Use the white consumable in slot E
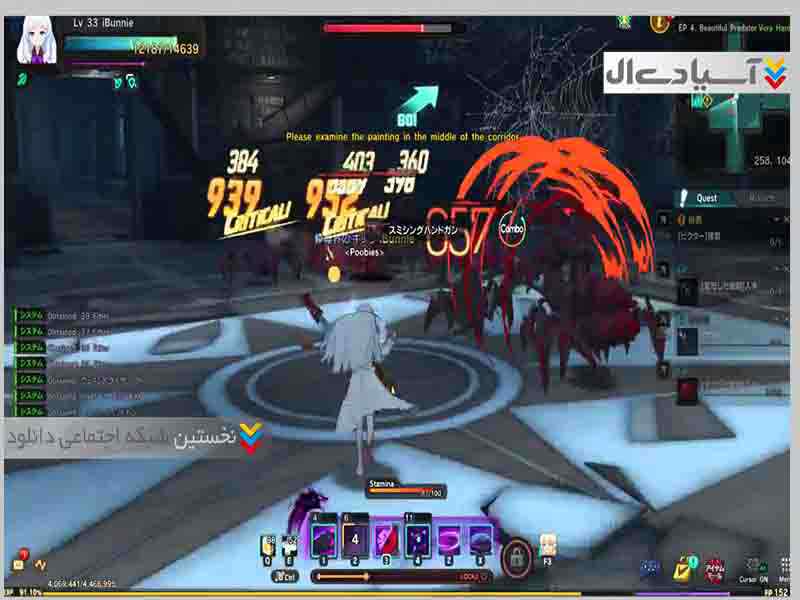The height and width of the screenshot is (600, 800). click(x=290, y=546)
